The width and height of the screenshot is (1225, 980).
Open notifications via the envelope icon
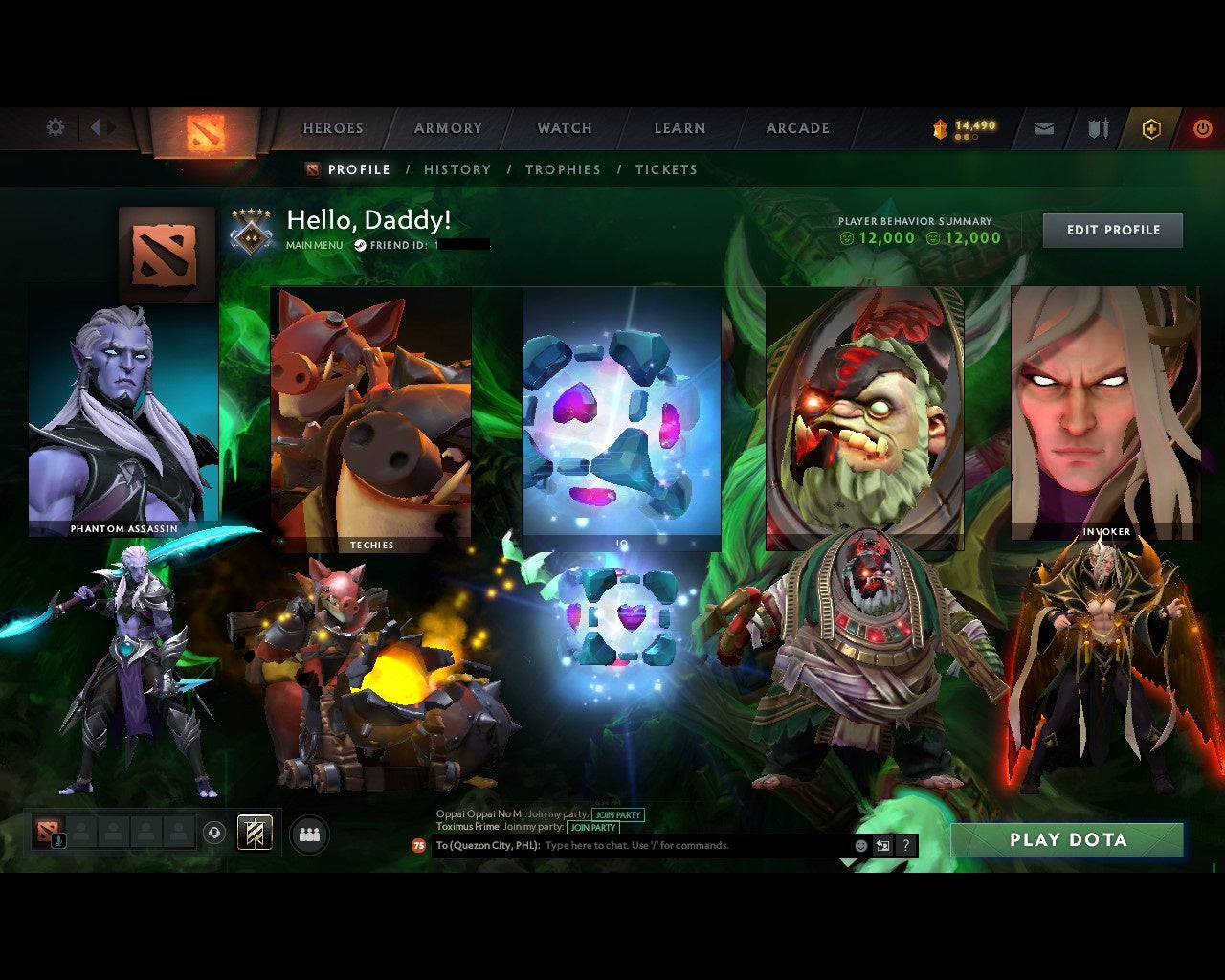coord(1044,127)
